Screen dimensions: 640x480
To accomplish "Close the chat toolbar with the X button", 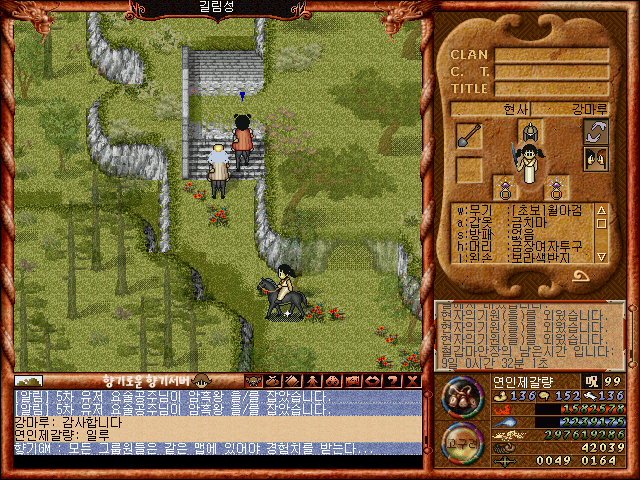I will [x=413, y=381].
